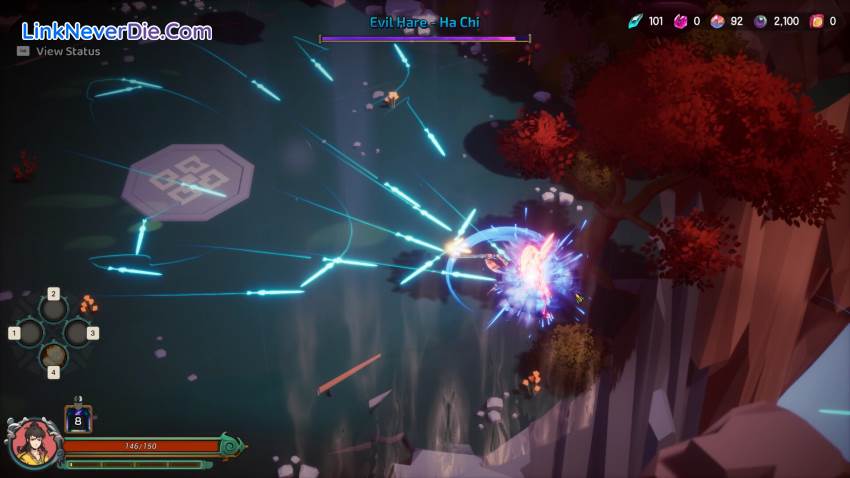Click the pink gem currency icon

pos(680,21)
